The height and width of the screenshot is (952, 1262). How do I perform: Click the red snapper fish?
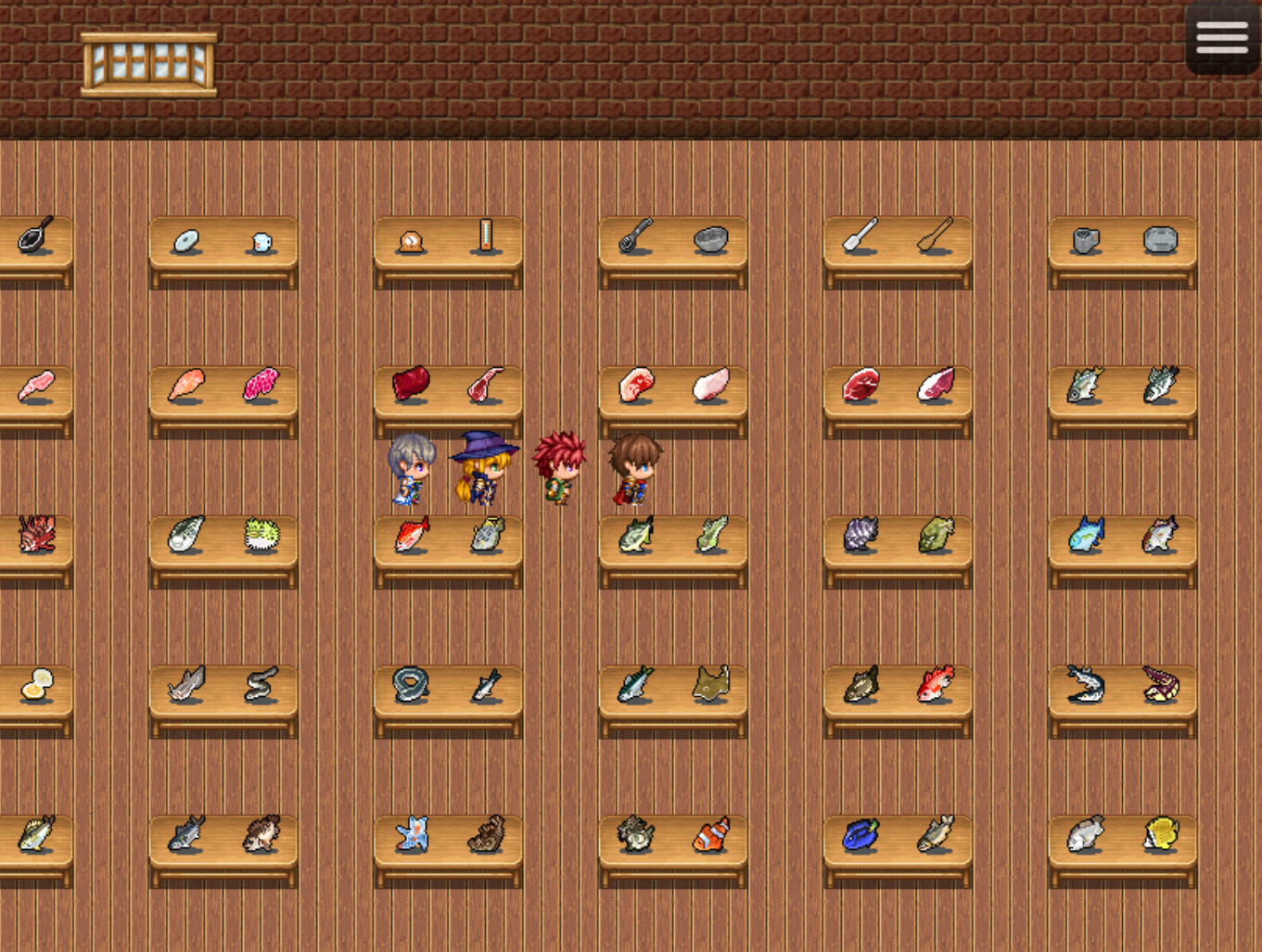pos(410,536)
